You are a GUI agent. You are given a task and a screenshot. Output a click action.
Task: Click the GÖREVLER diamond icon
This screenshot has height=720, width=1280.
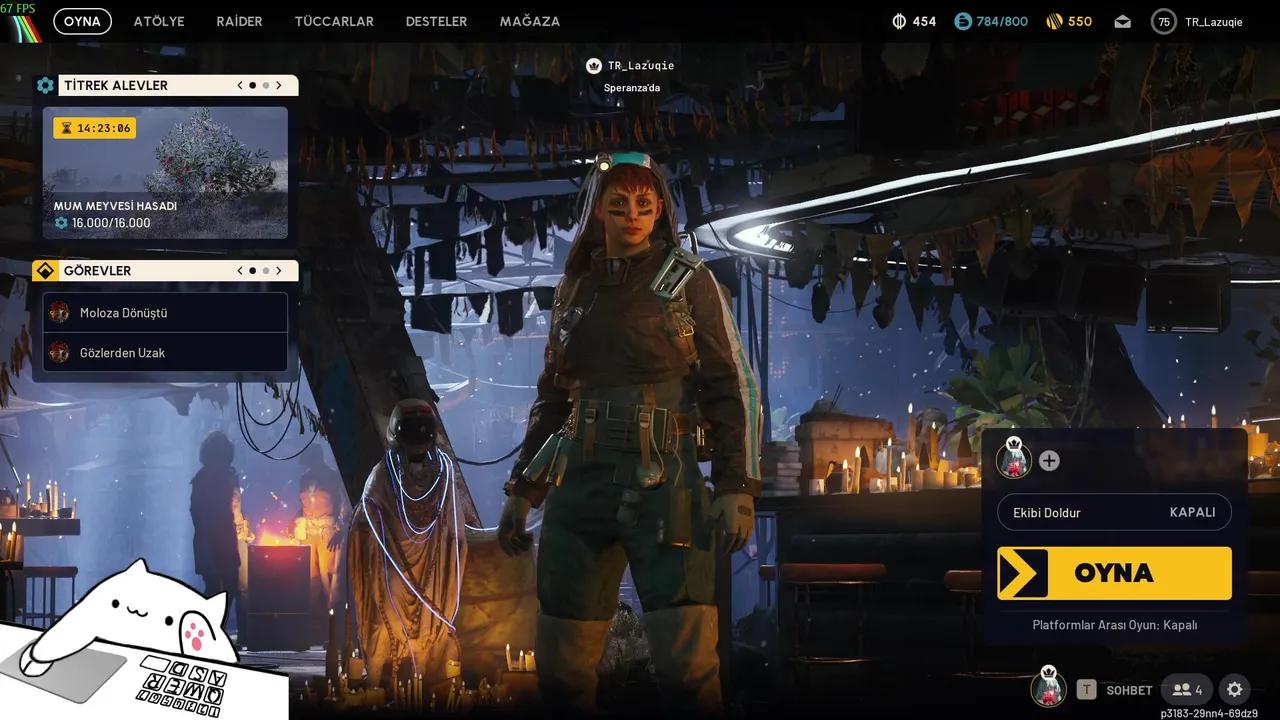click(x=44, y=270)
